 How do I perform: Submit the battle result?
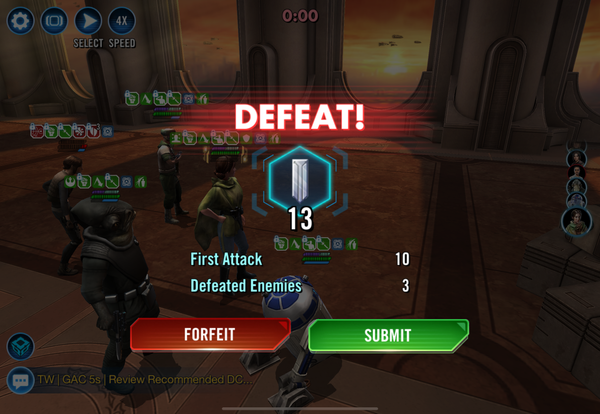(x=387, y=336)
